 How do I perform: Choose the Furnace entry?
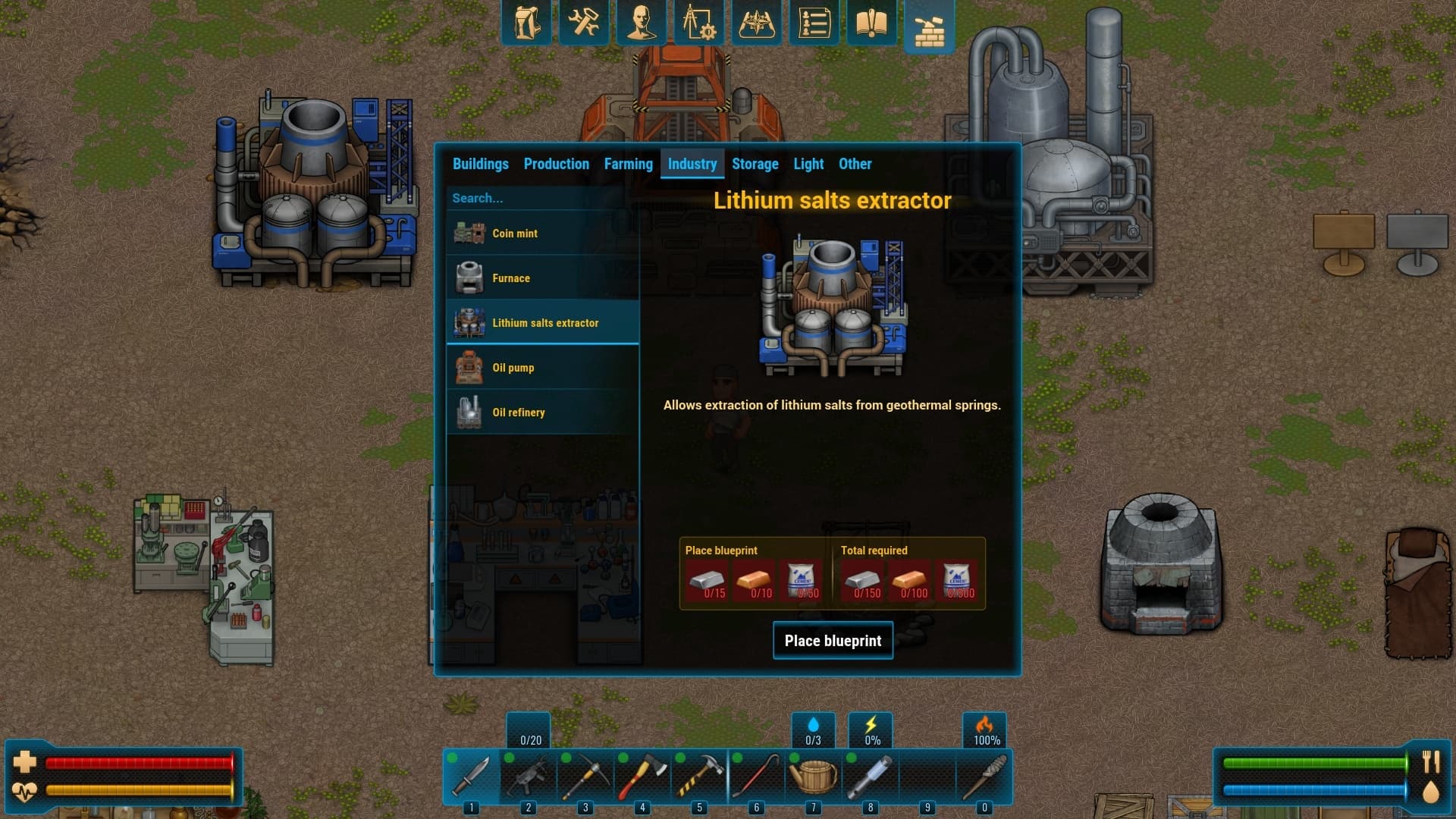[543, 278]
